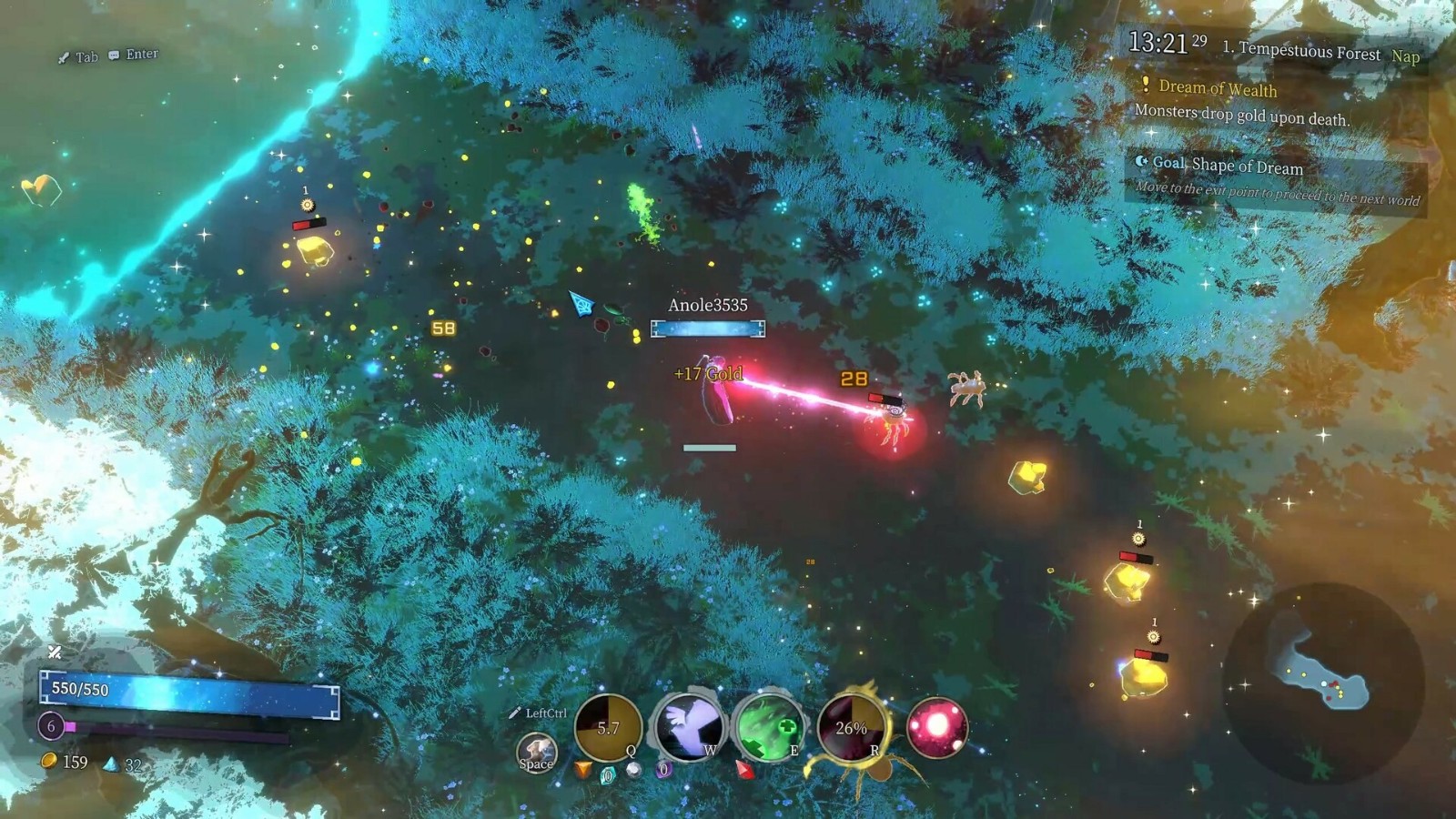Open the minimap
1456x819 pixels.
pyautogui.click(x=1319, y=682)
